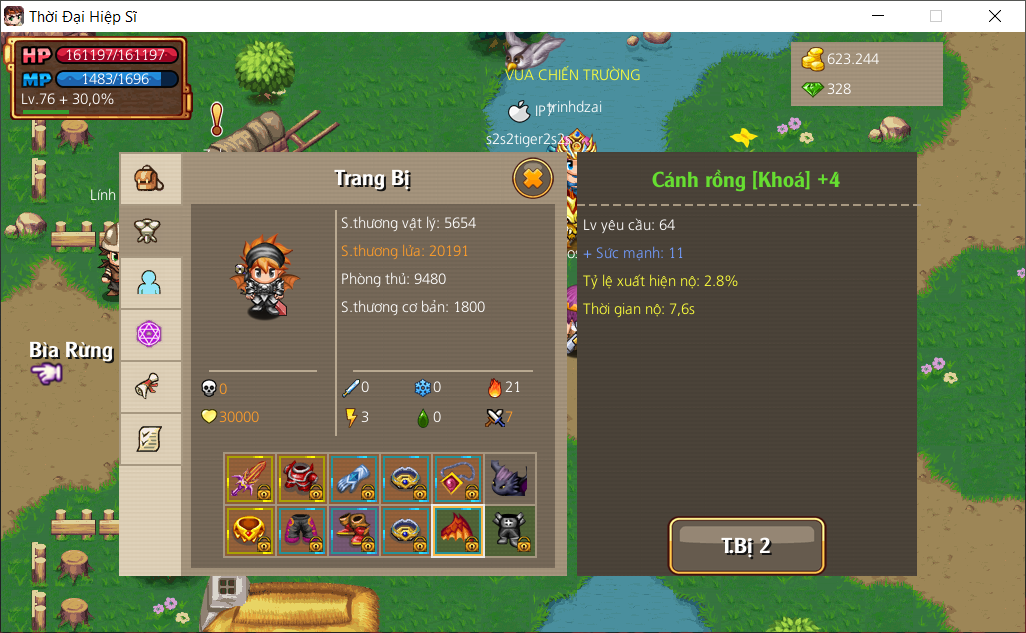The height and width of the screenshot is (633, 1026).
Task: Open the rolled scroll tab
Action: 150,386
